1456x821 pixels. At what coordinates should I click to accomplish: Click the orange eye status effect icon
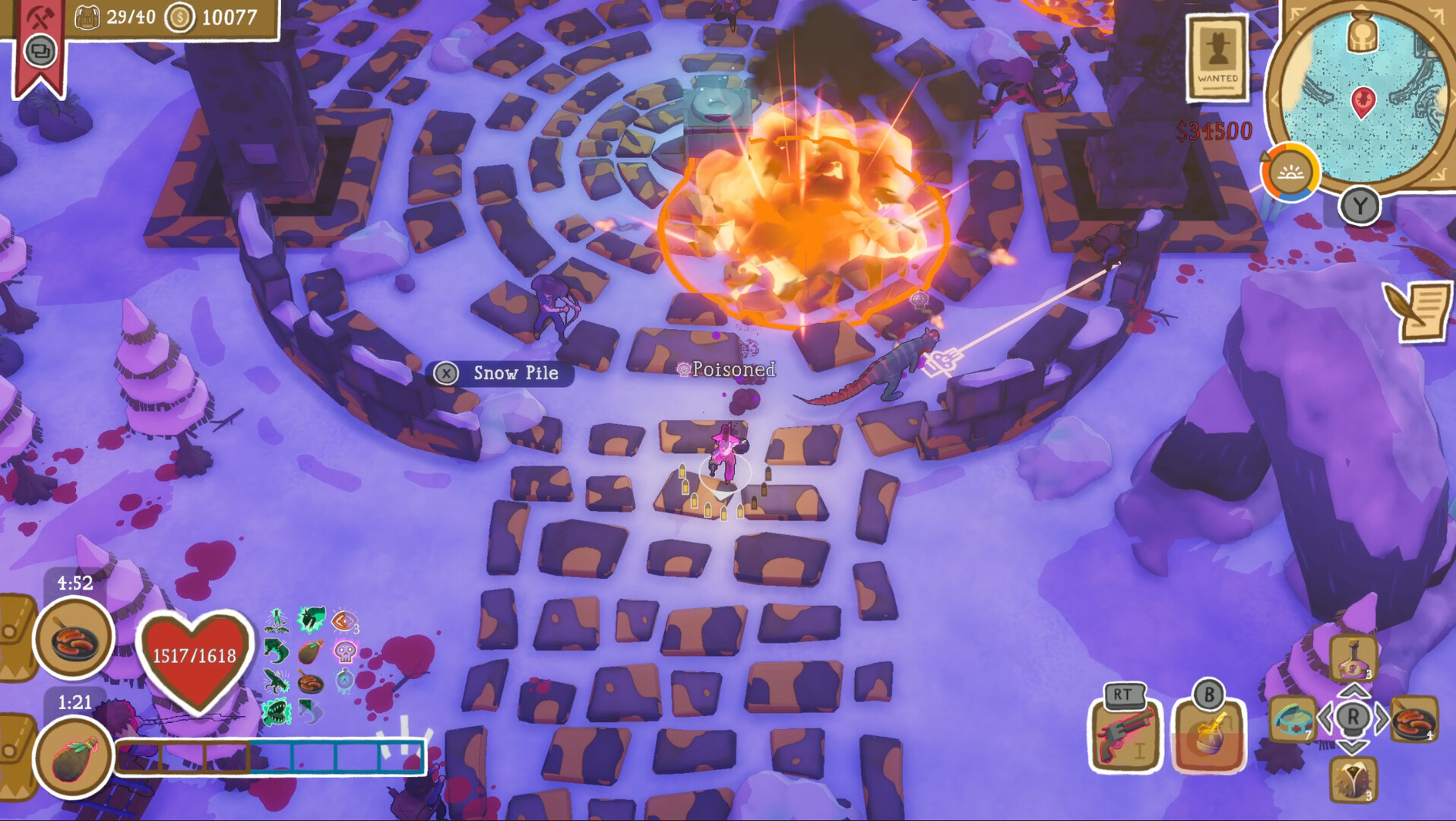coord(343,622)
